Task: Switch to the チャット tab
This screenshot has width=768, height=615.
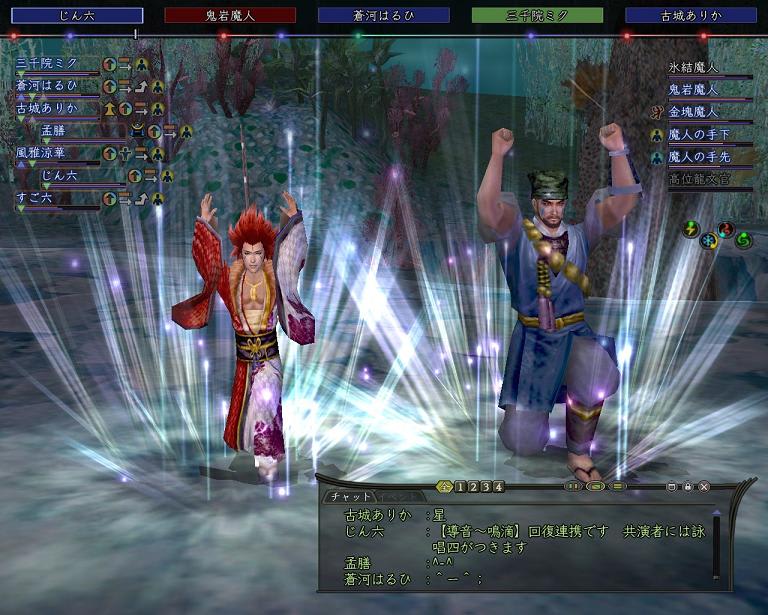Action: (349, 497)
